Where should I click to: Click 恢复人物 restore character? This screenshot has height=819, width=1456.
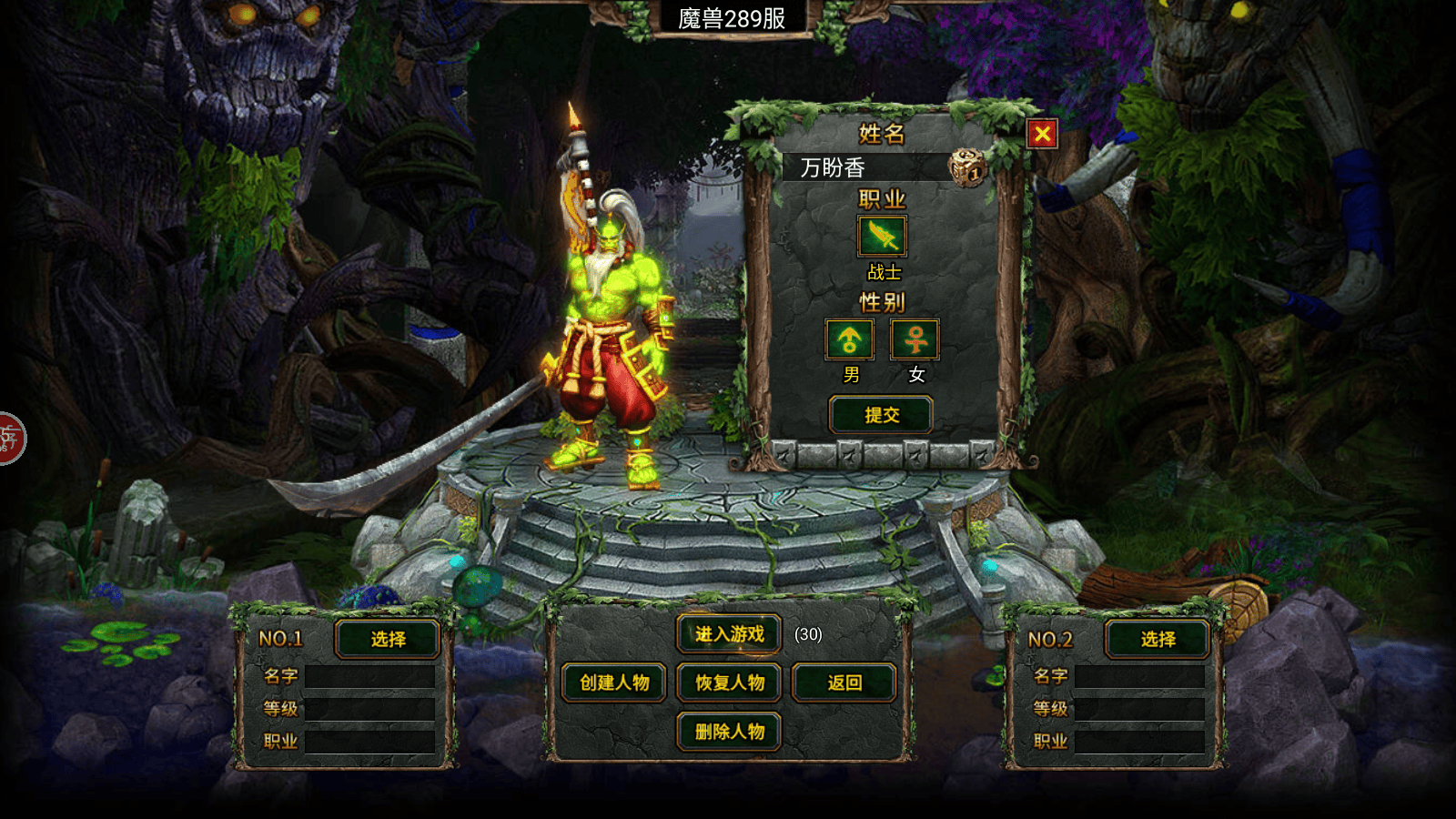pyautogui.click(x=729, y=682)
